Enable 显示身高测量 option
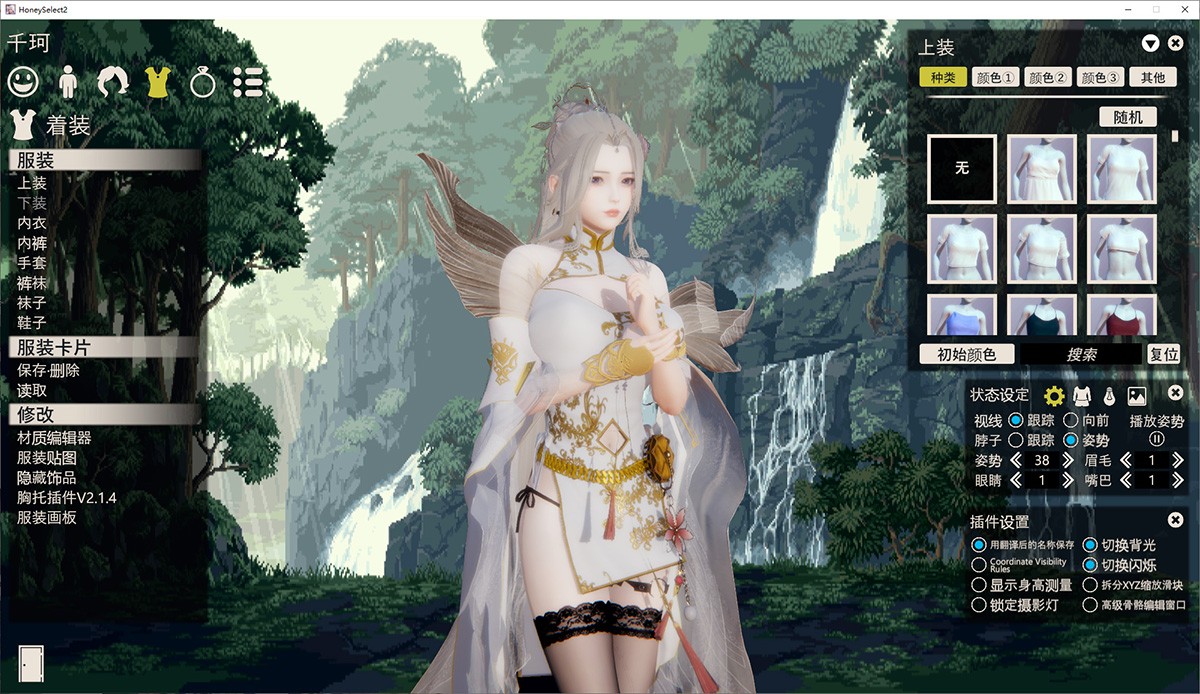 tap(979, 585)
